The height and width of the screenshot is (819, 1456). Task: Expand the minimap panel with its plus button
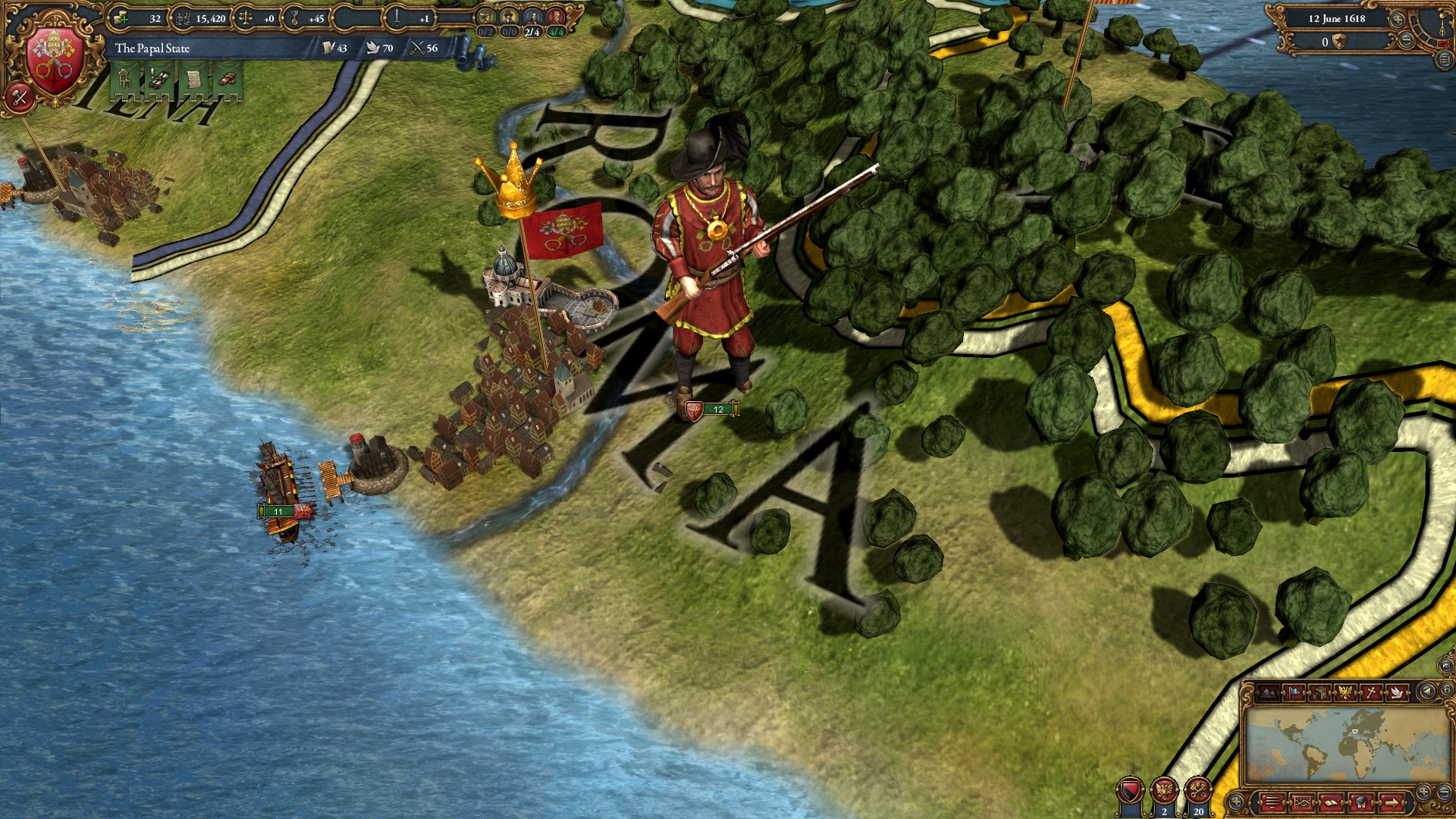(x=1424, y=791)
